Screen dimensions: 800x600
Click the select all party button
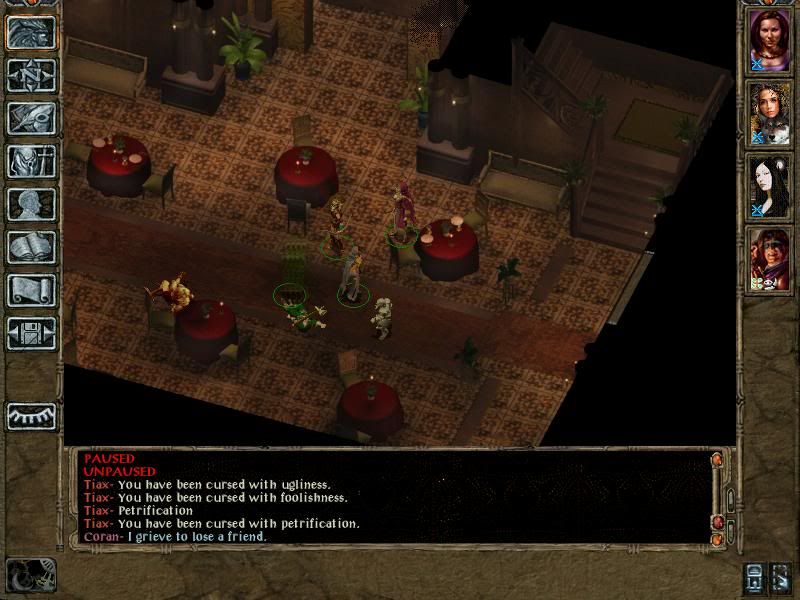coord(782,577)
